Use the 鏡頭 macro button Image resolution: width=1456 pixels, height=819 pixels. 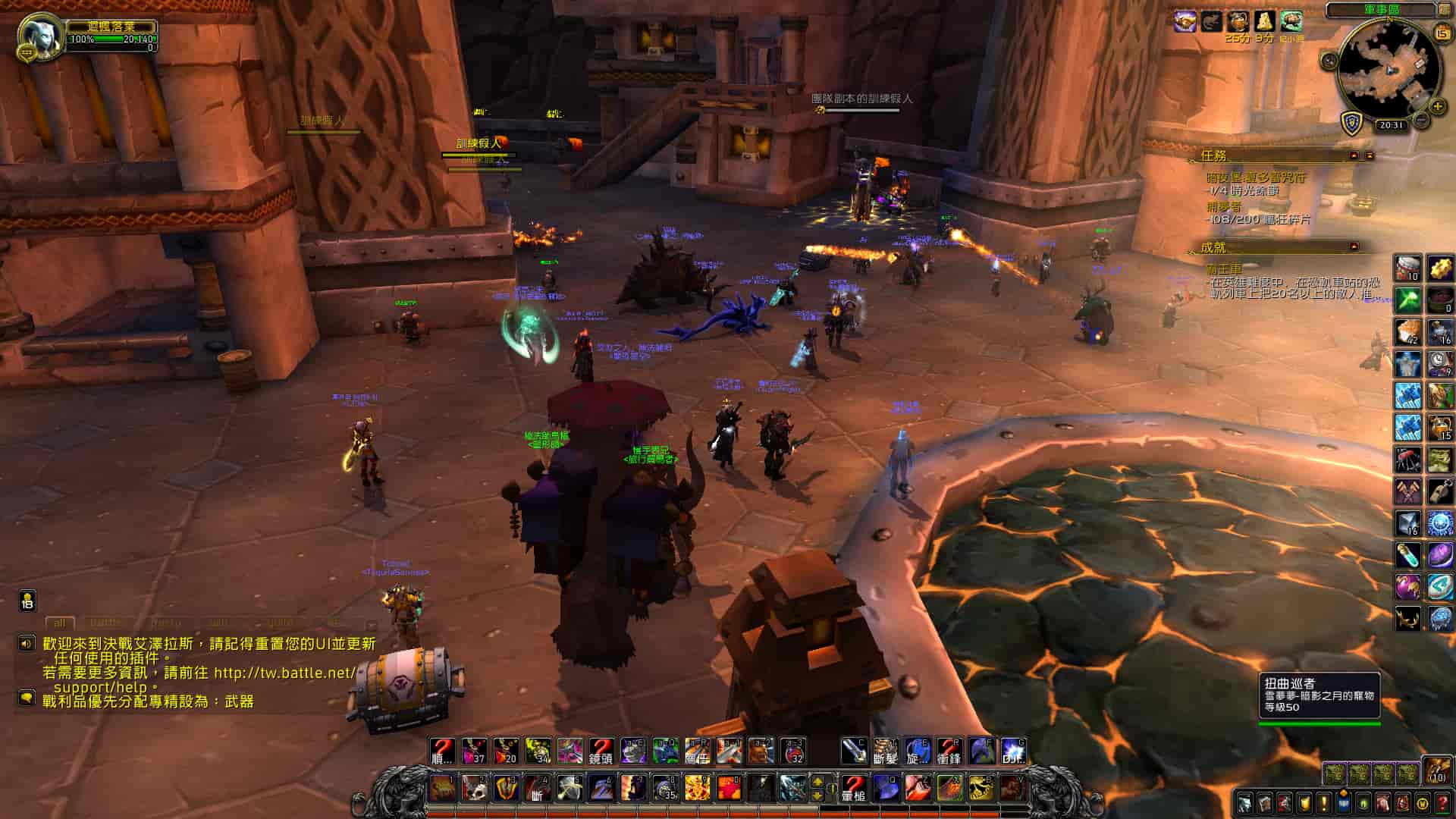(601, 751)
